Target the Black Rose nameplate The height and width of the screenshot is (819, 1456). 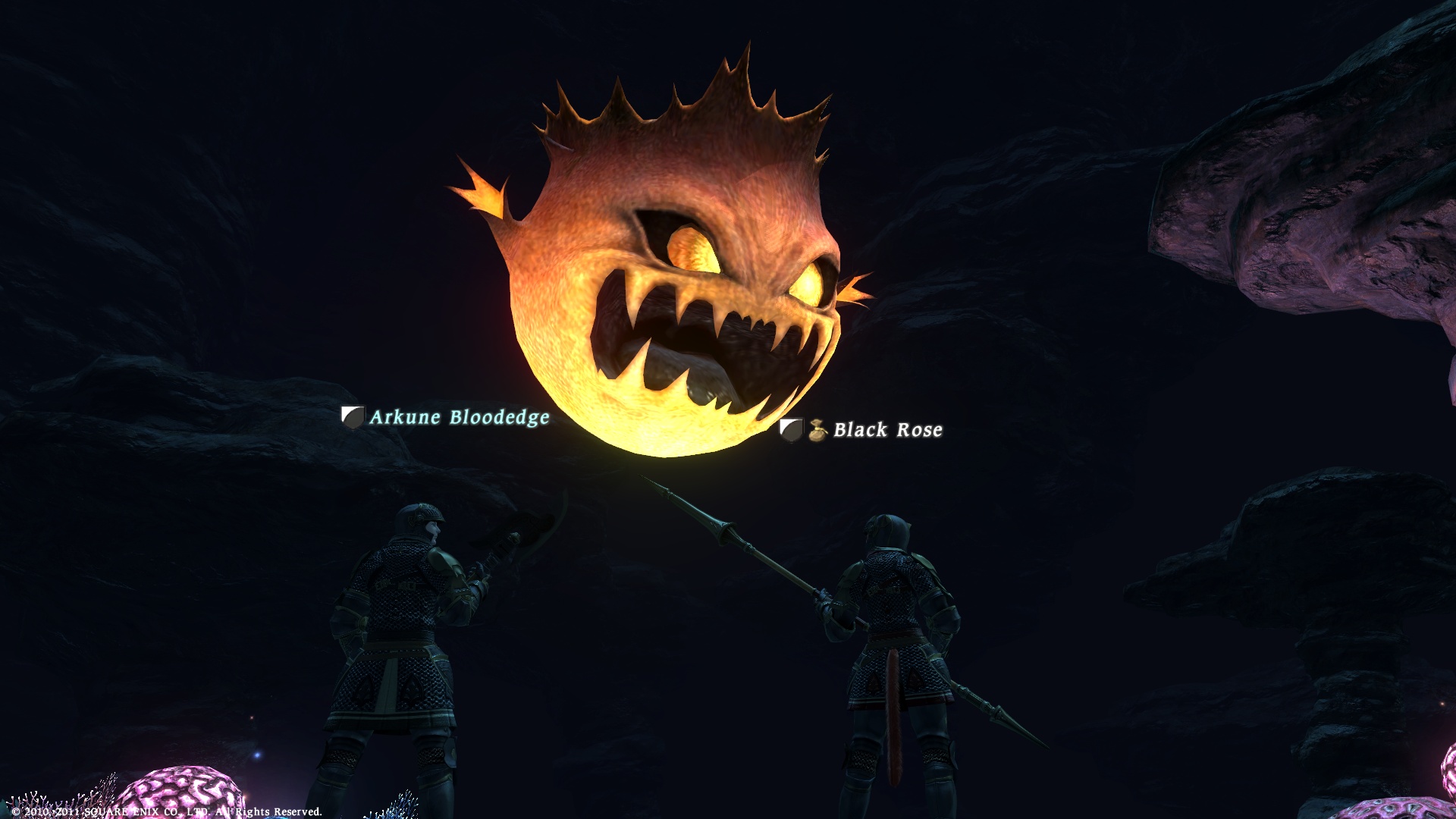887,430
